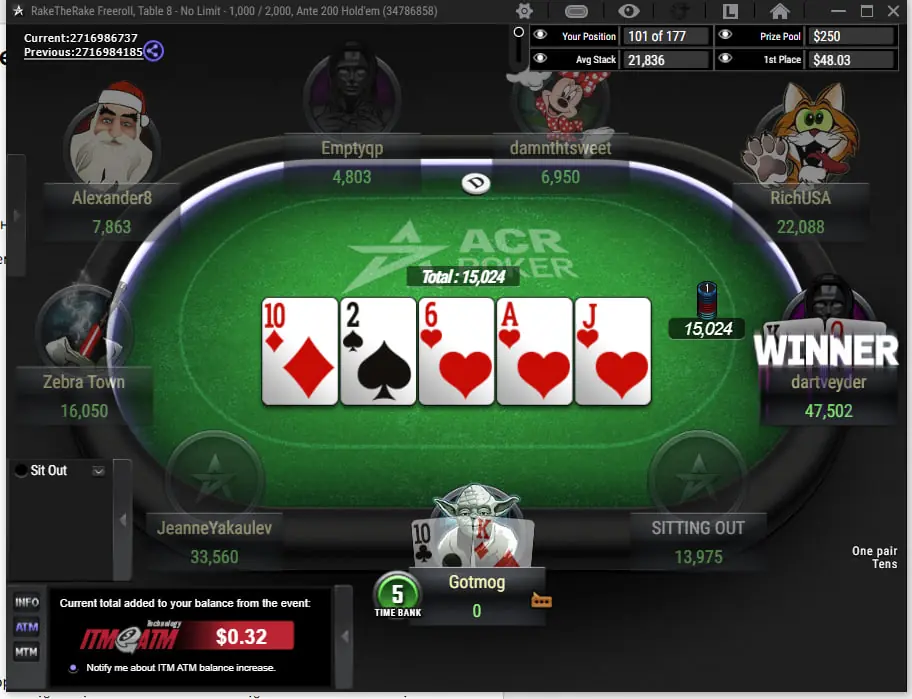The image size is (912, 699).
Task: Toggle the eye icon in the top toolbar
Action: click(x=629, y=11)
